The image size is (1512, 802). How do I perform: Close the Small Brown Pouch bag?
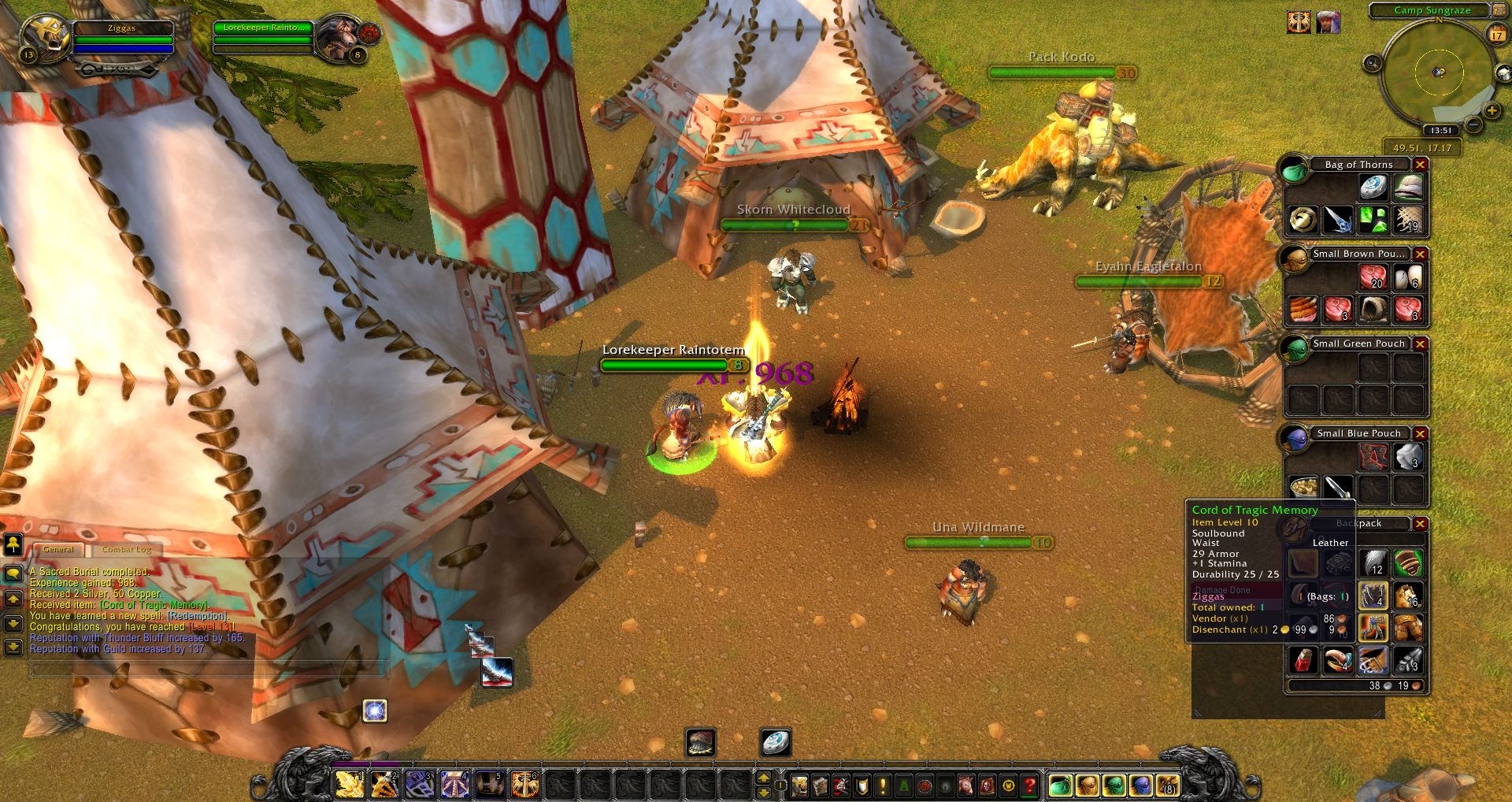click(1420, 254)
